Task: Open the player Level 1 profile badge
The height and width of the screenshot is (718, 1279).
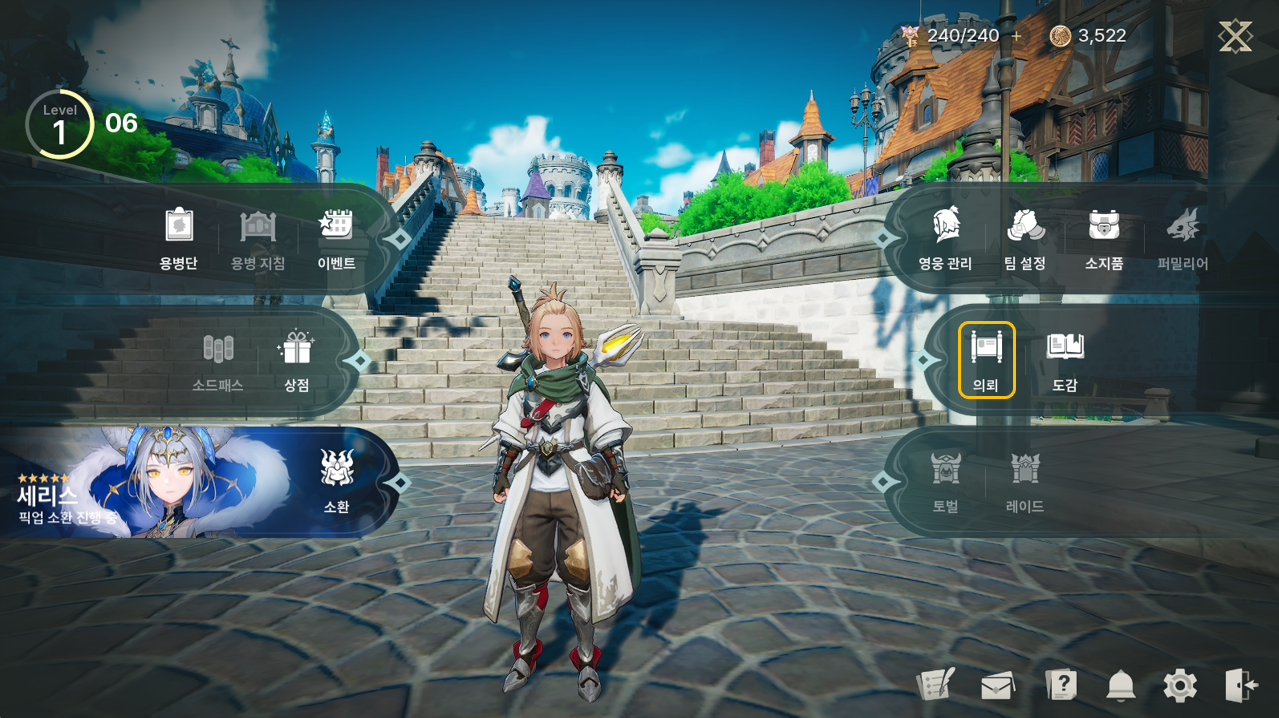Action: (59, 125)
